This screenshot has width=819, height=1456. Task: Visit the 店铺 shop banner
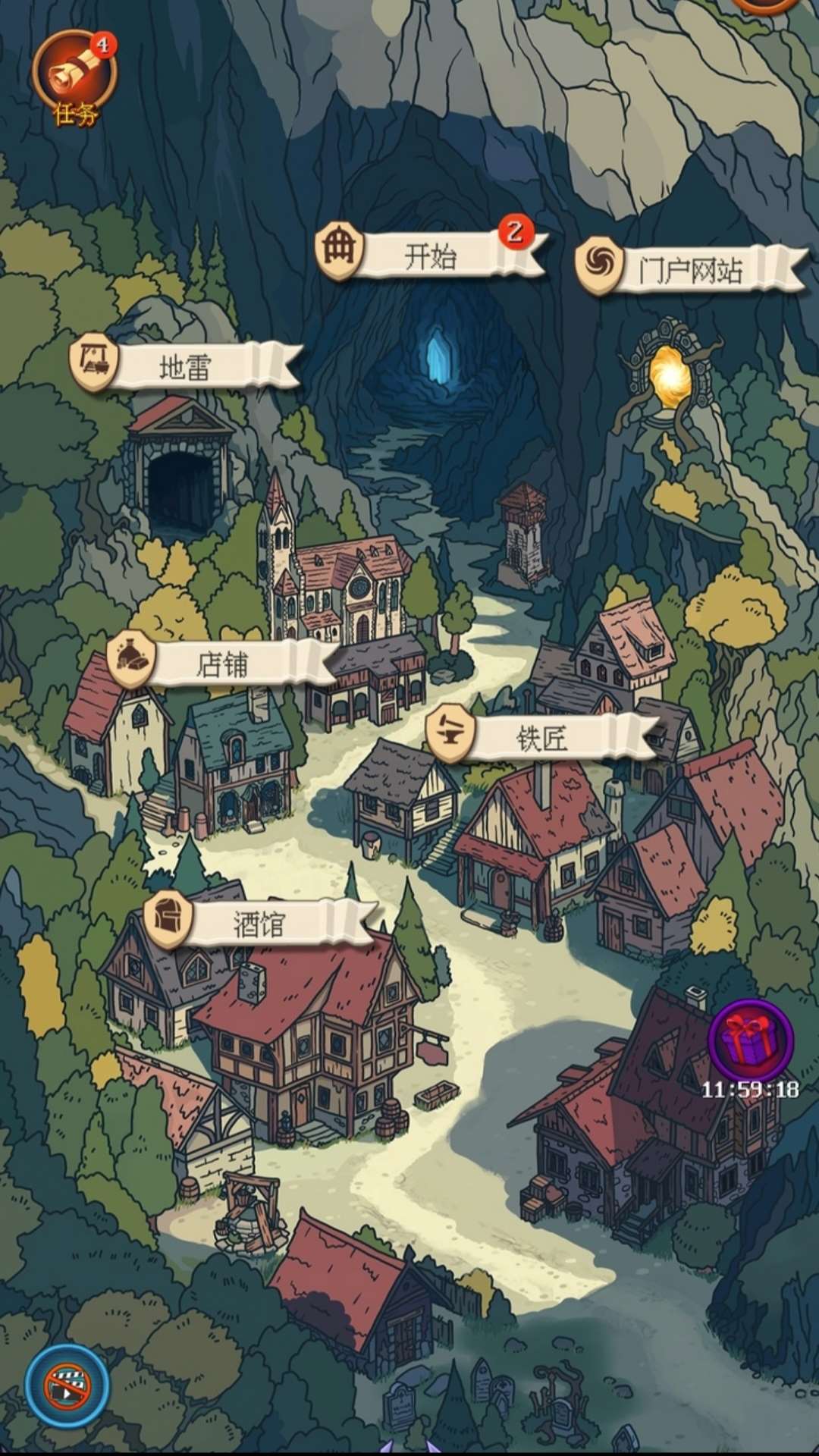pos(221,664)
